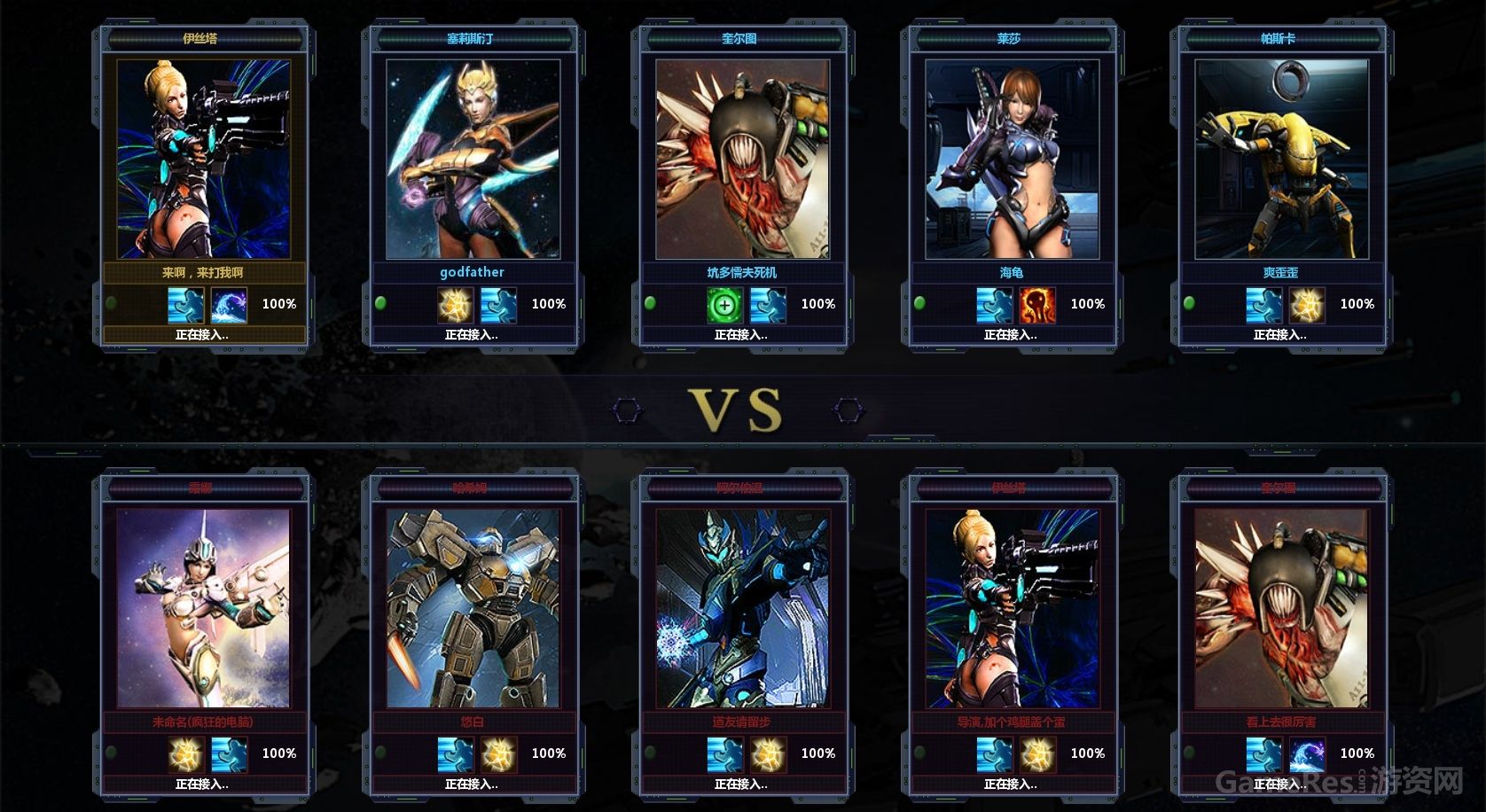Choose the 您白 armored mech portrait
The image size is (1486, 812).
click(x=472, y=608)
